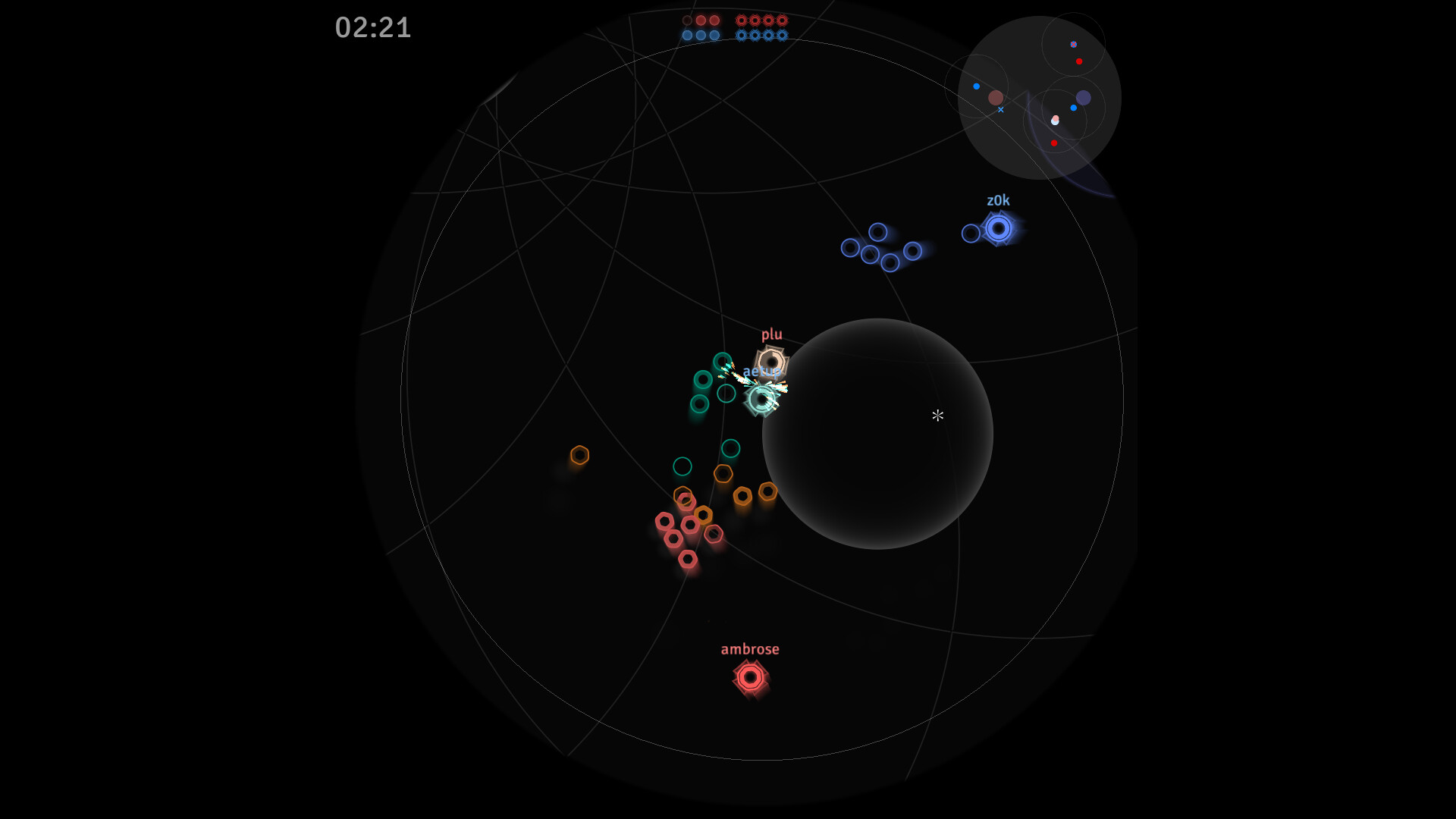Select the lone orange hexagon on the left
The image size is (1456, 819).
tap(581, 456)
